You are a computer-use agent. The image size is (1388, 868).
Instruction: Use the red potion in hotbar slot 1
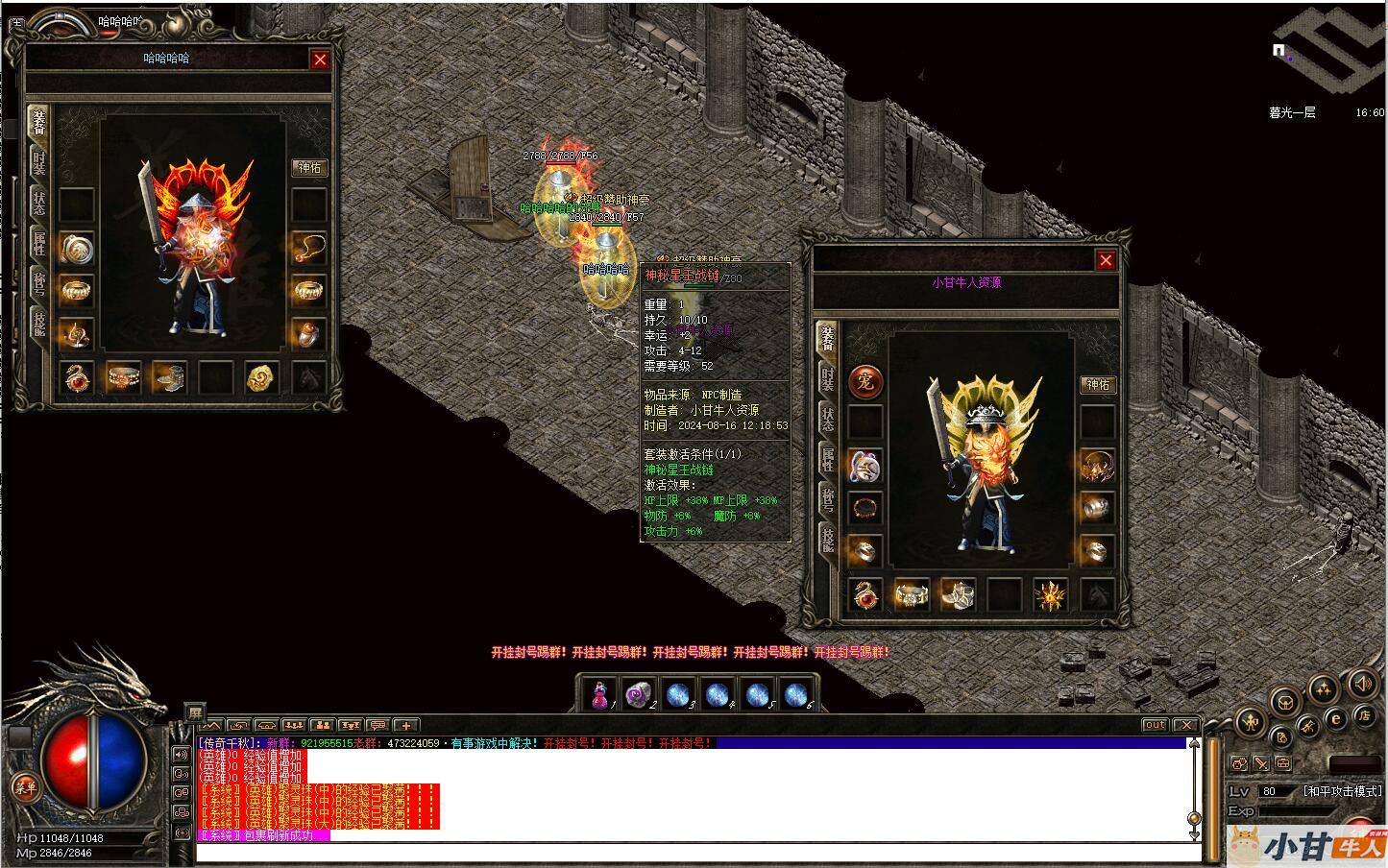coord(602,694)
